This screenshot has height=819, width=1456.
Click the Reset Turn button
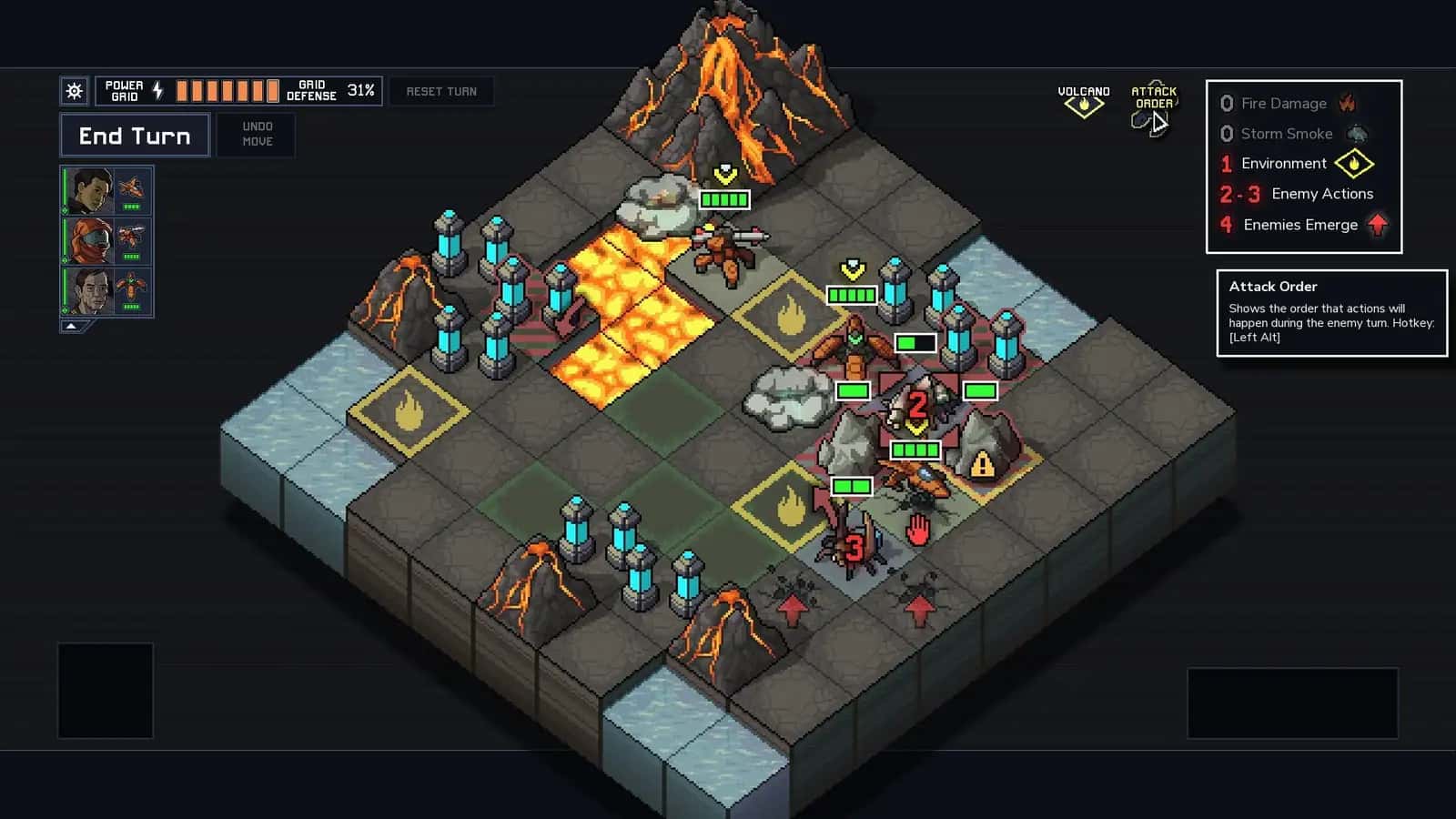[x=441, y=91]
